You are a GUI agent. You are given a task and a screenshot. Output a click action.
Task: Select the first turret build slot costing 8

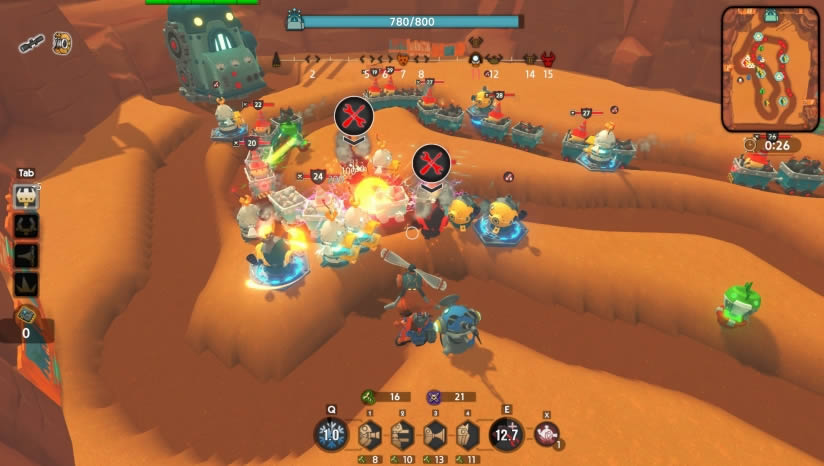369,435
